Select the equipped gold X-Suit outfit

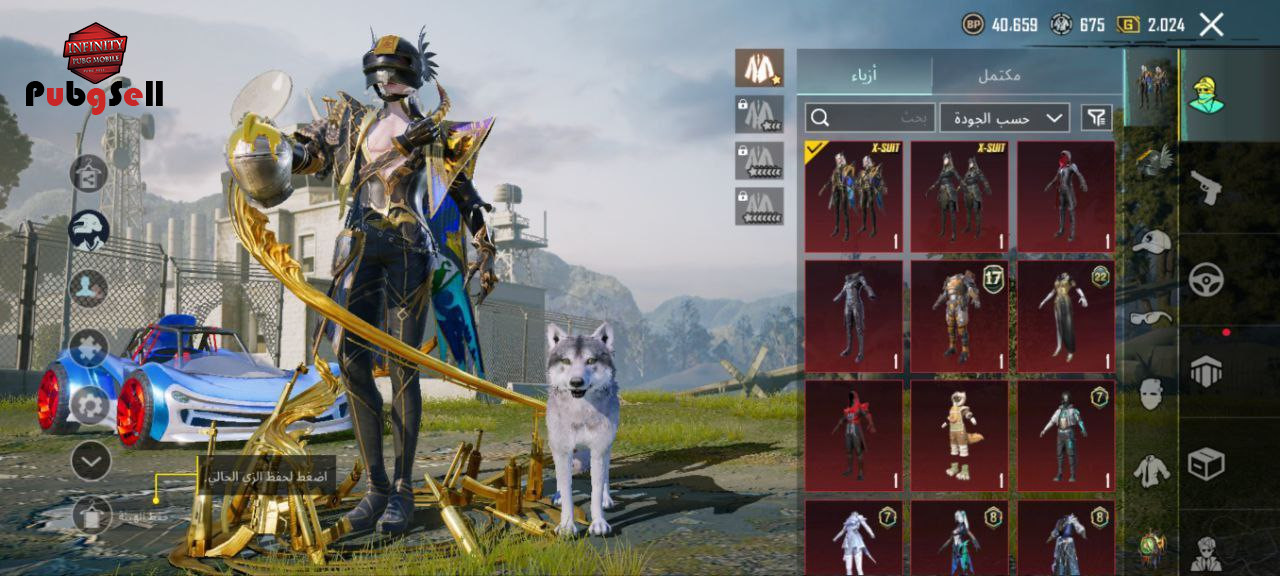[853, 196]
